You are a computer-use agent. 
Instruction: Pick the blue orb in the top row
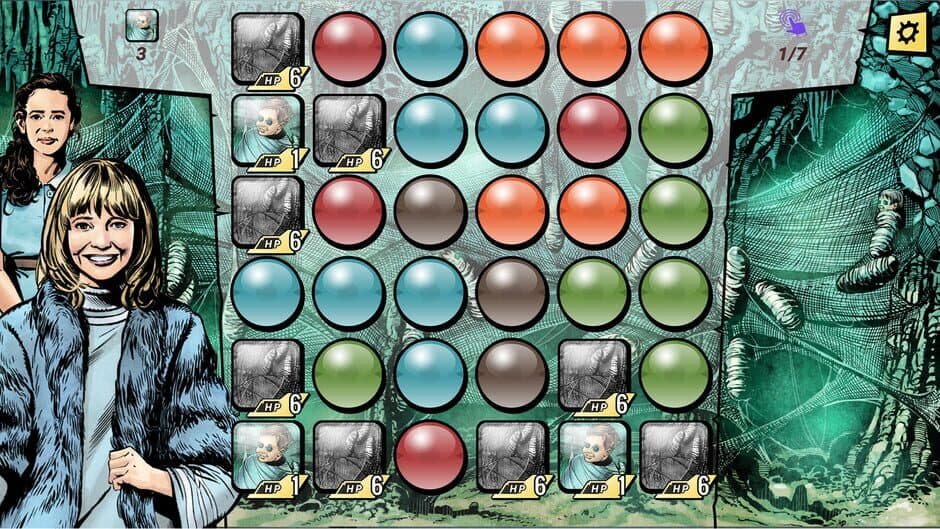click(x=430, y=48)
